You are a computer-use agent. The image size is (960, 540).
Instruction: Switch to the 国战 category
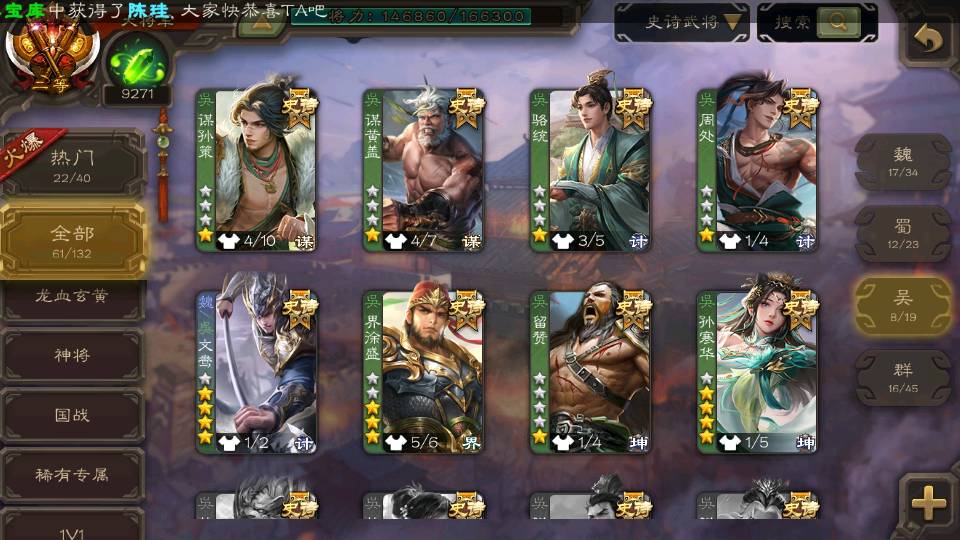pos(72,415)
